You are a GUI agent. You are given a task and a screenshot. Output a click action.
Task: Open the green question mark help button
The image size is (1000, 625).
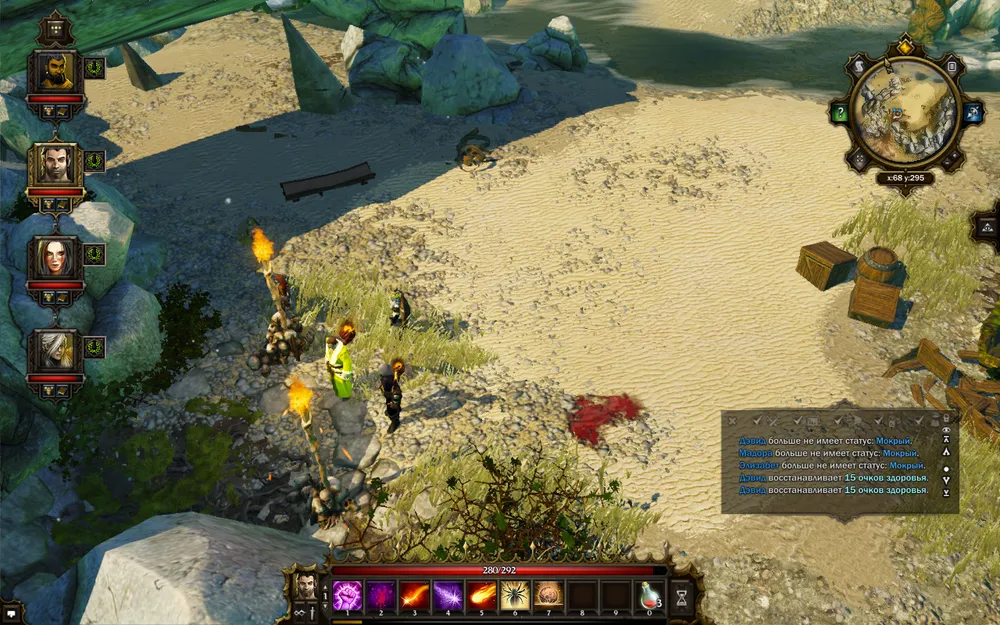tap(840, 113)
